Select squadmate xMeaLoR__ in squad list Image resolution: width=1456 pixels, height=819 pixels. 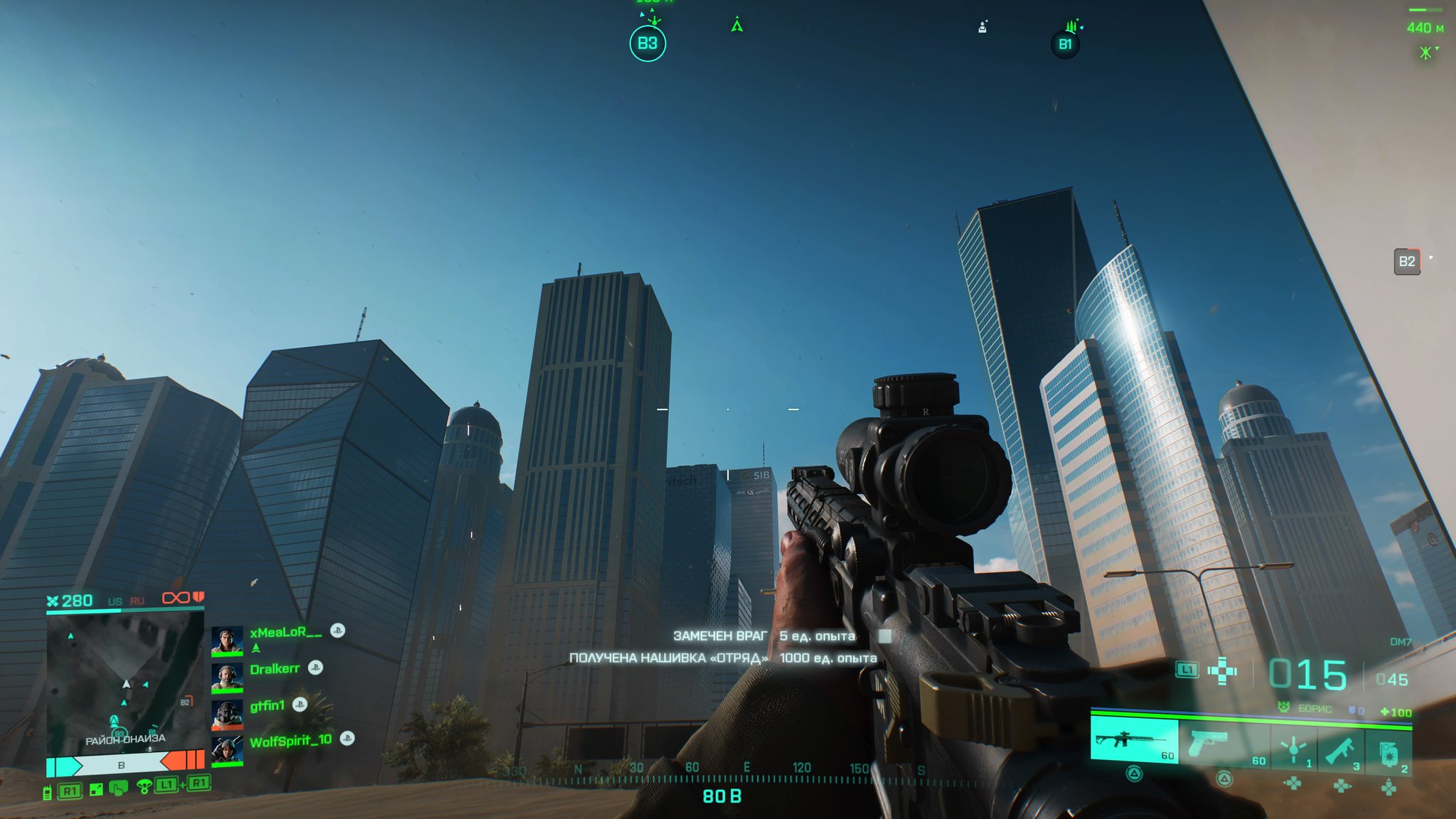click(x=285, y=632)
